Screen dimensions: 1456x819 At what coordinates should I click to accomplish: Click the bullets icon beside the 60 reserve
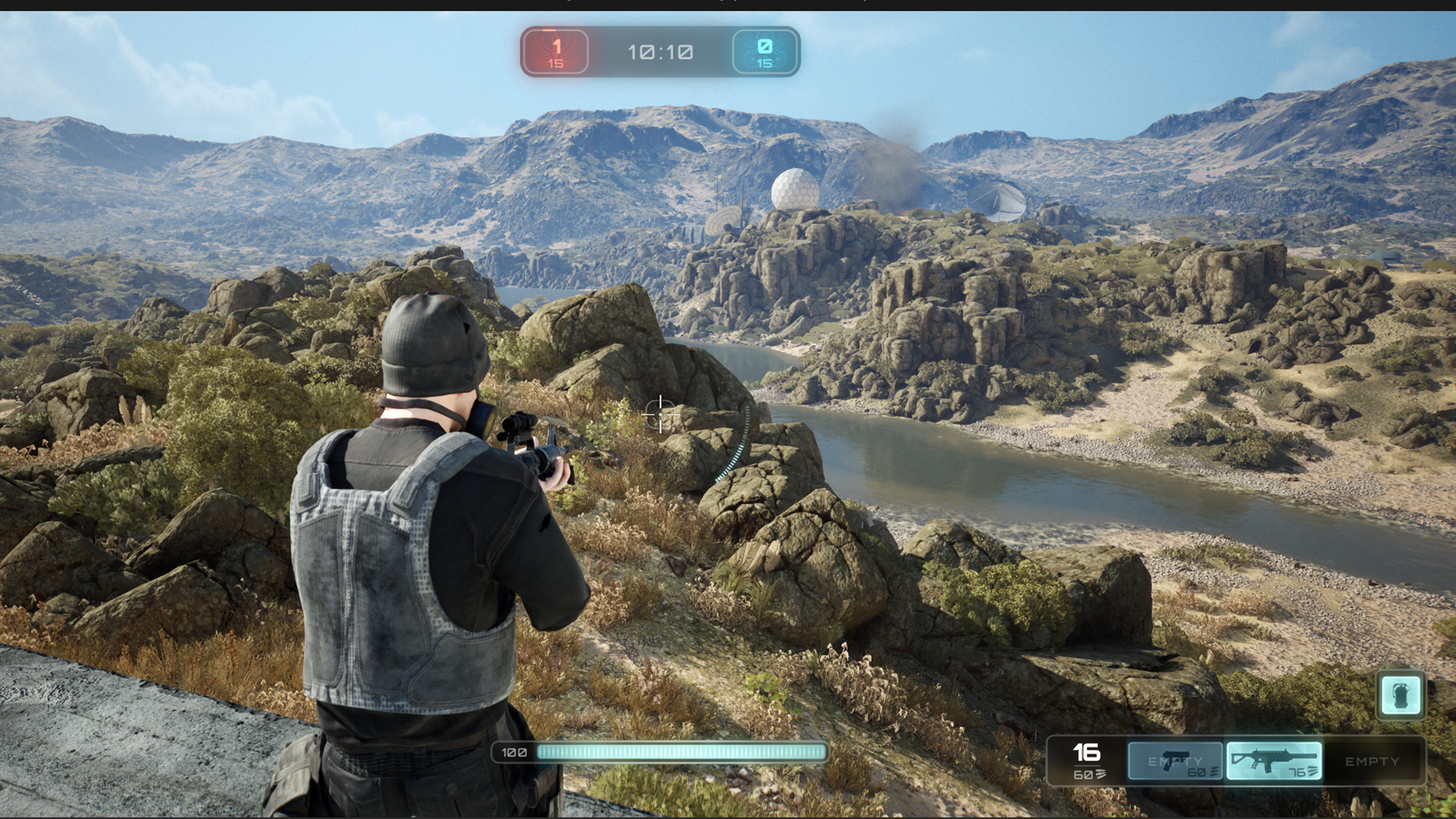[1214, 772]
